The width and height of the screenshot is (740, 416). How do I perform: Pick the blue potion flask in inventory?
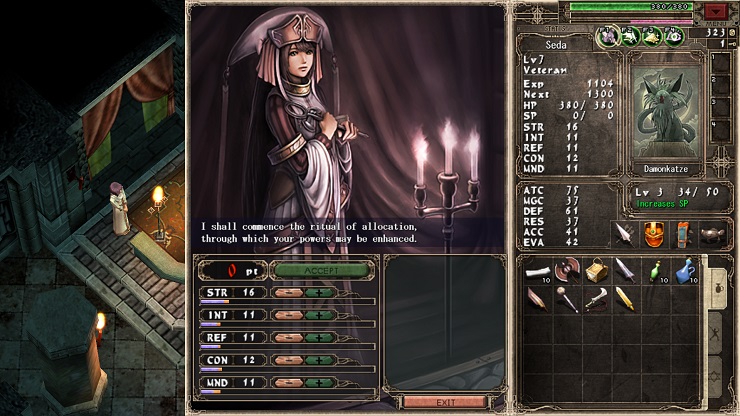(x=683, y=270)
